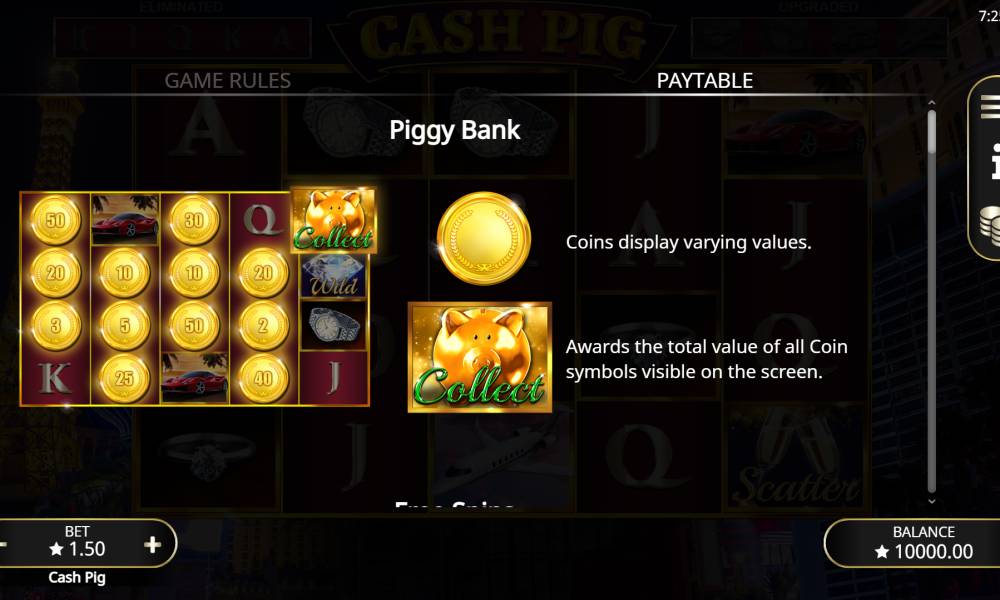Open the hamburger menu icon
Viewport: 1000px width, 600px height.
point(990,107)
